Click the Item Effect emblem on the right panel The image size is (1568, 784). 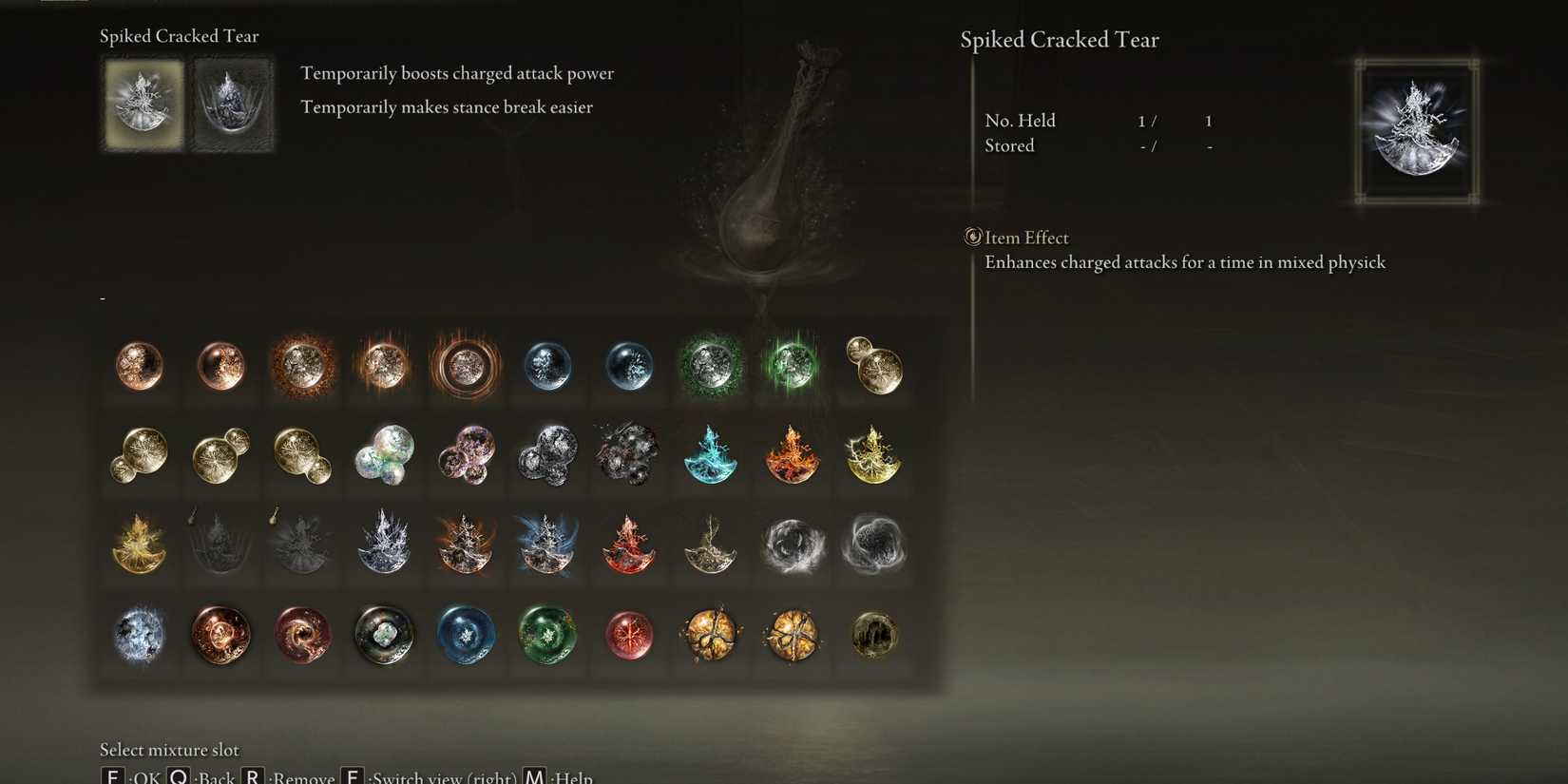[x=971, y=237]
